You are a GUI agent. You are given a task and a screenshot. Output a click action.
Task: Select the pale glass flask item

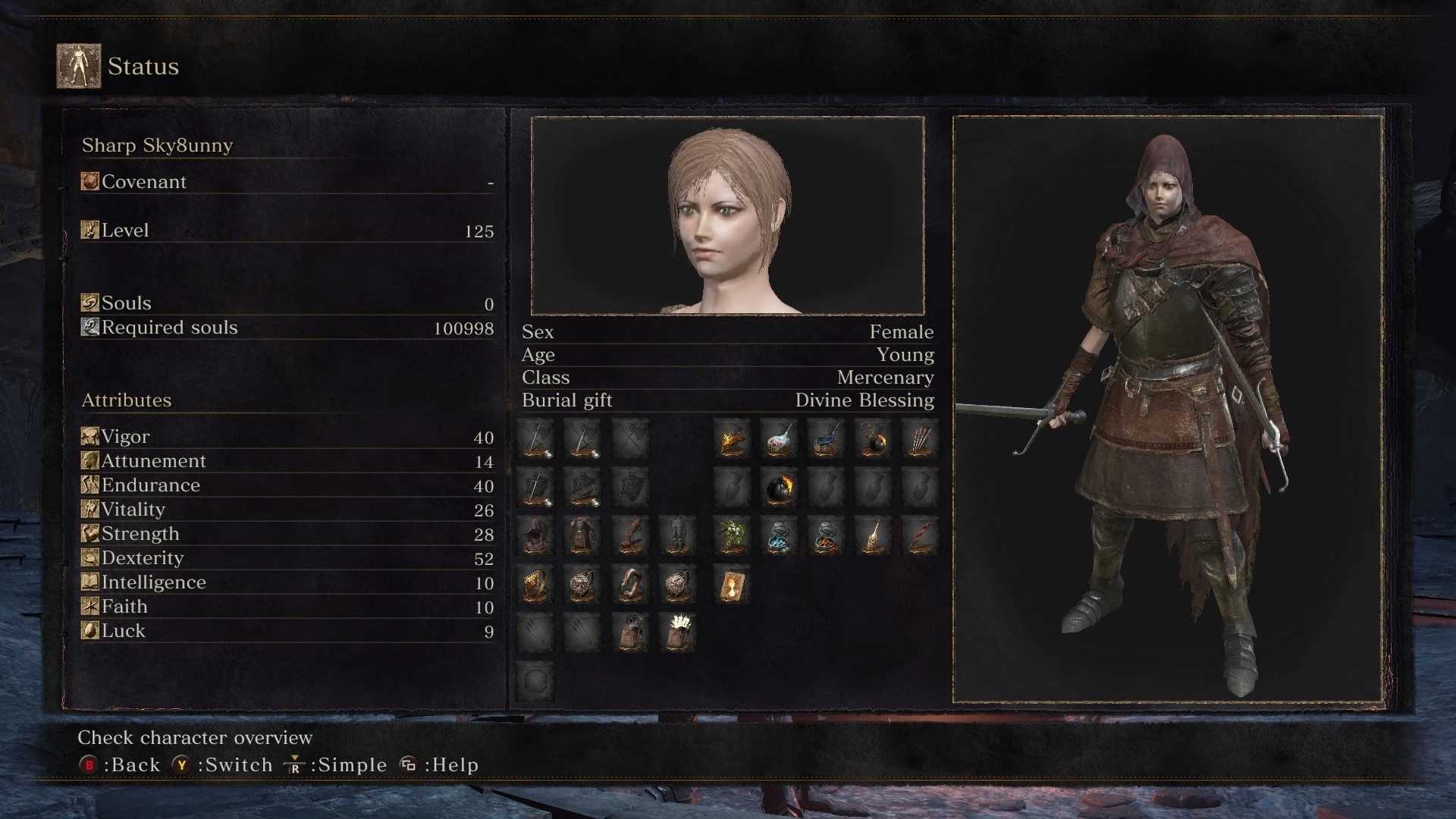[779, 439]
